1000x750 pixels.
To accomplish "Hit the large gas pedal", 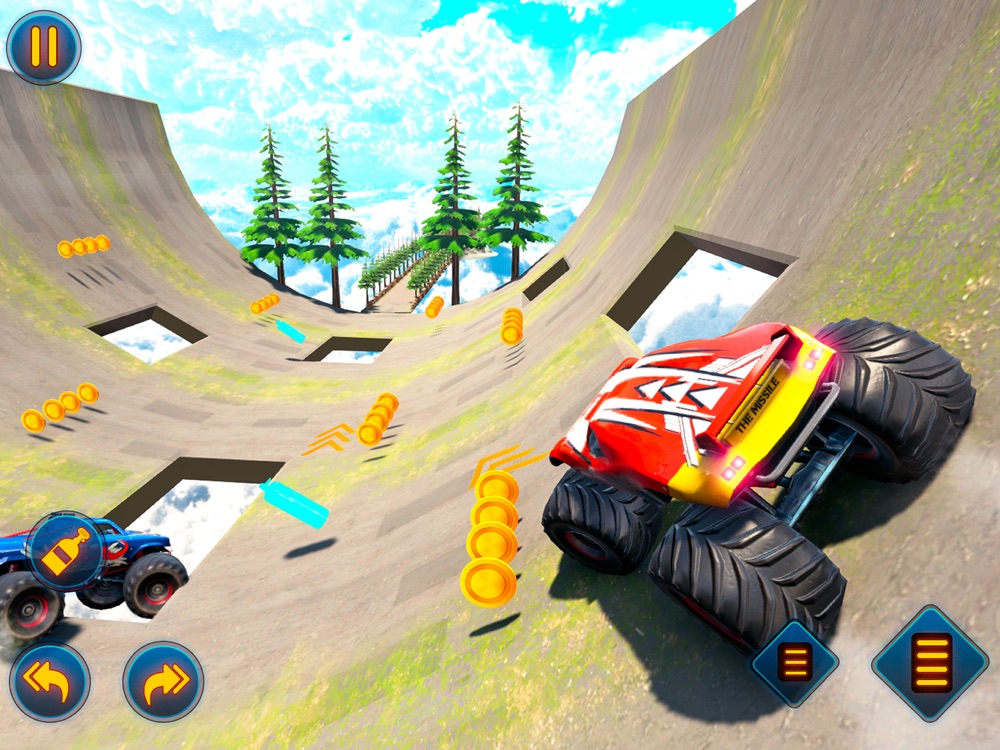I will click(x=931, y=662).
